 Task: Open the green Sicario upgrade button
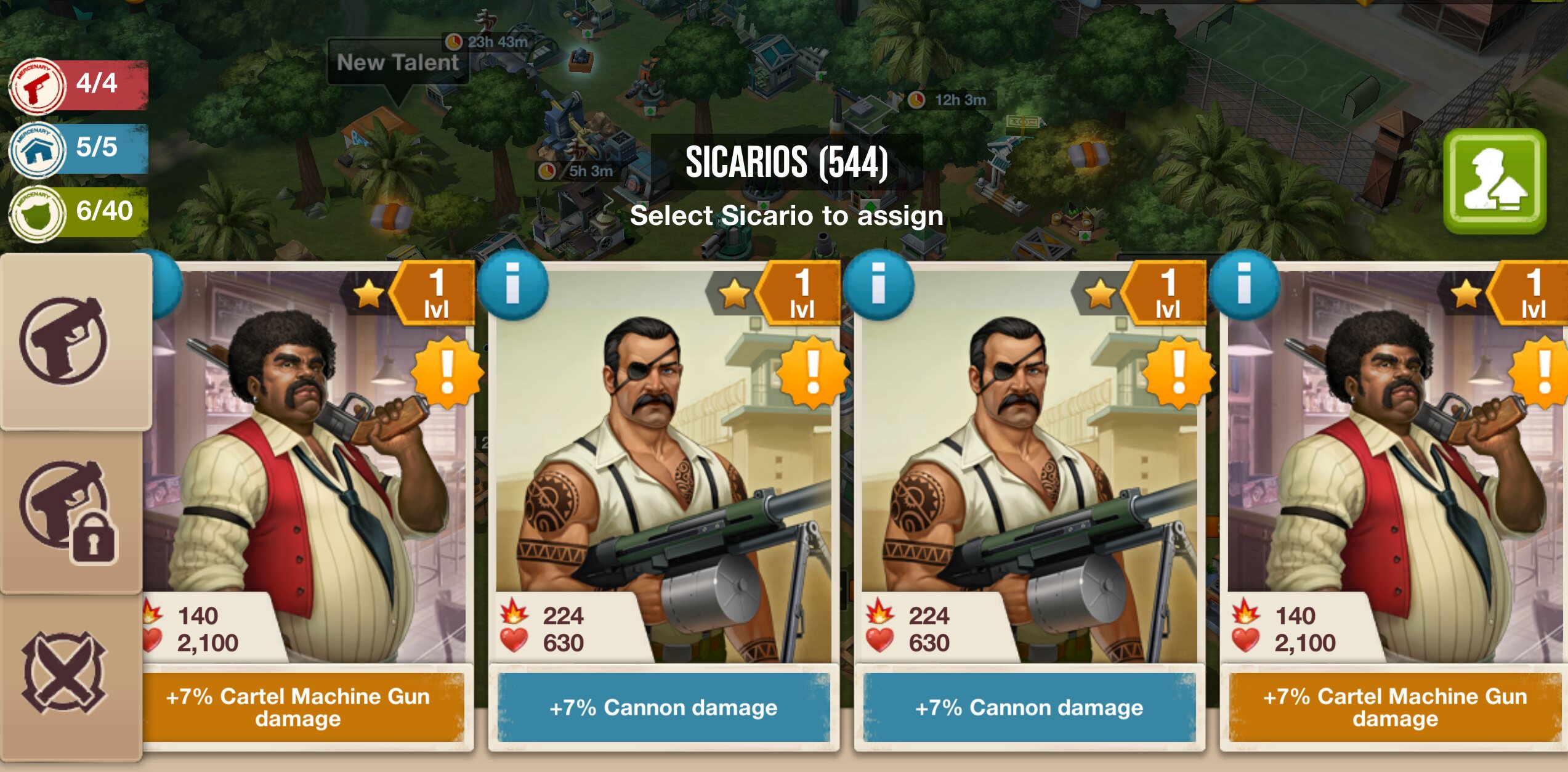click(1495, 181)
